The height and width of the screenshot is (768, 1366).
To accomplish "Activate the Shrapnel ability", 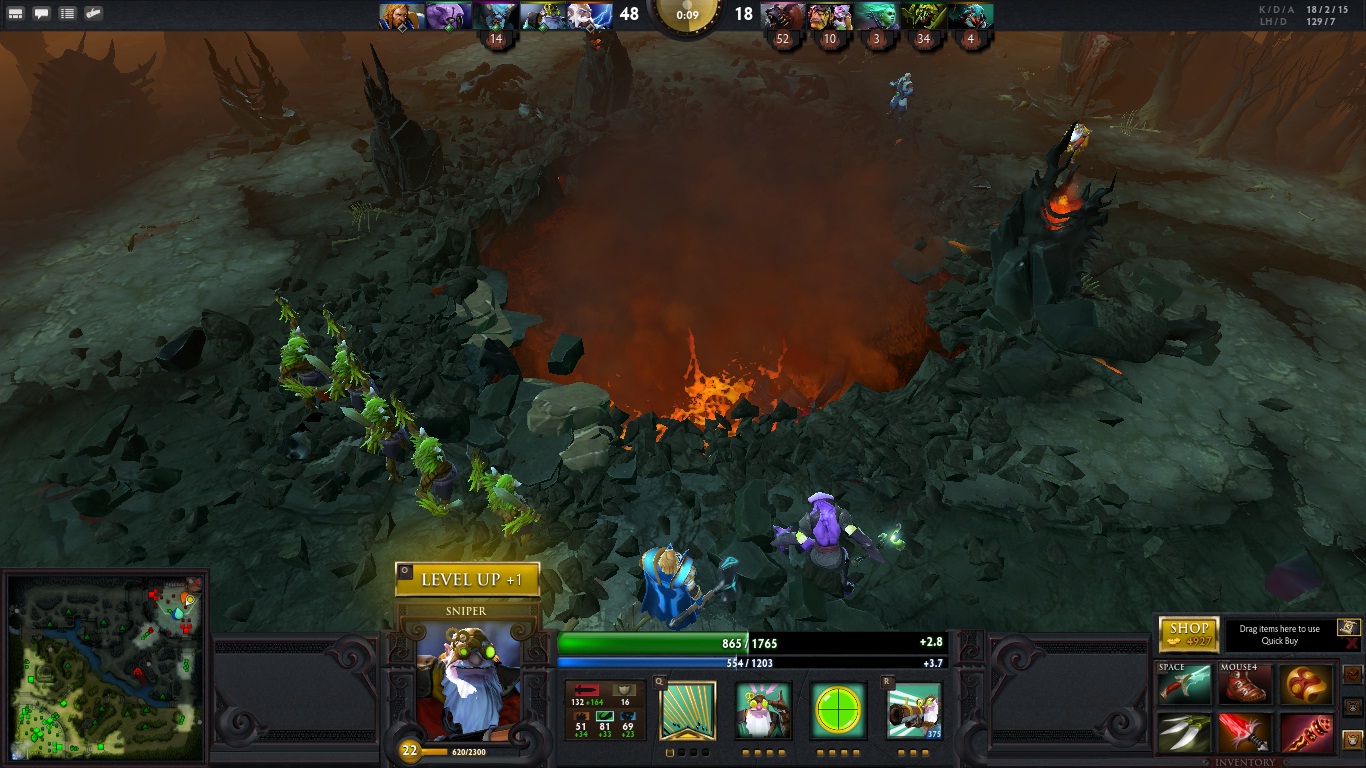I will 688,711.
